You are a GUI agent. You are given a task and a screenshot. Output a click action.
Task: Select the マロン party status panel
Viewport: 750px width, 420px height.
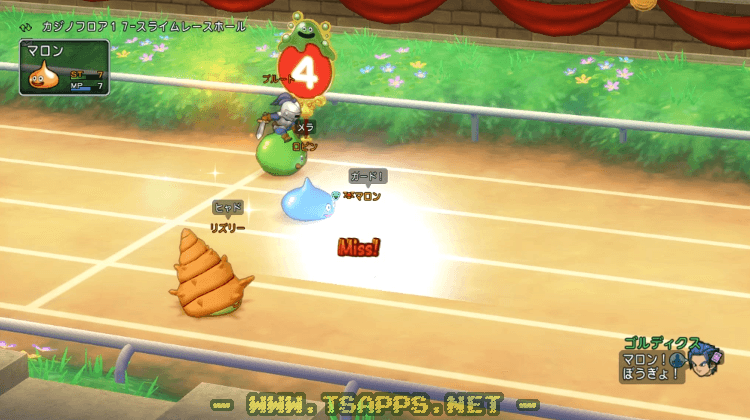coord(64,67)
